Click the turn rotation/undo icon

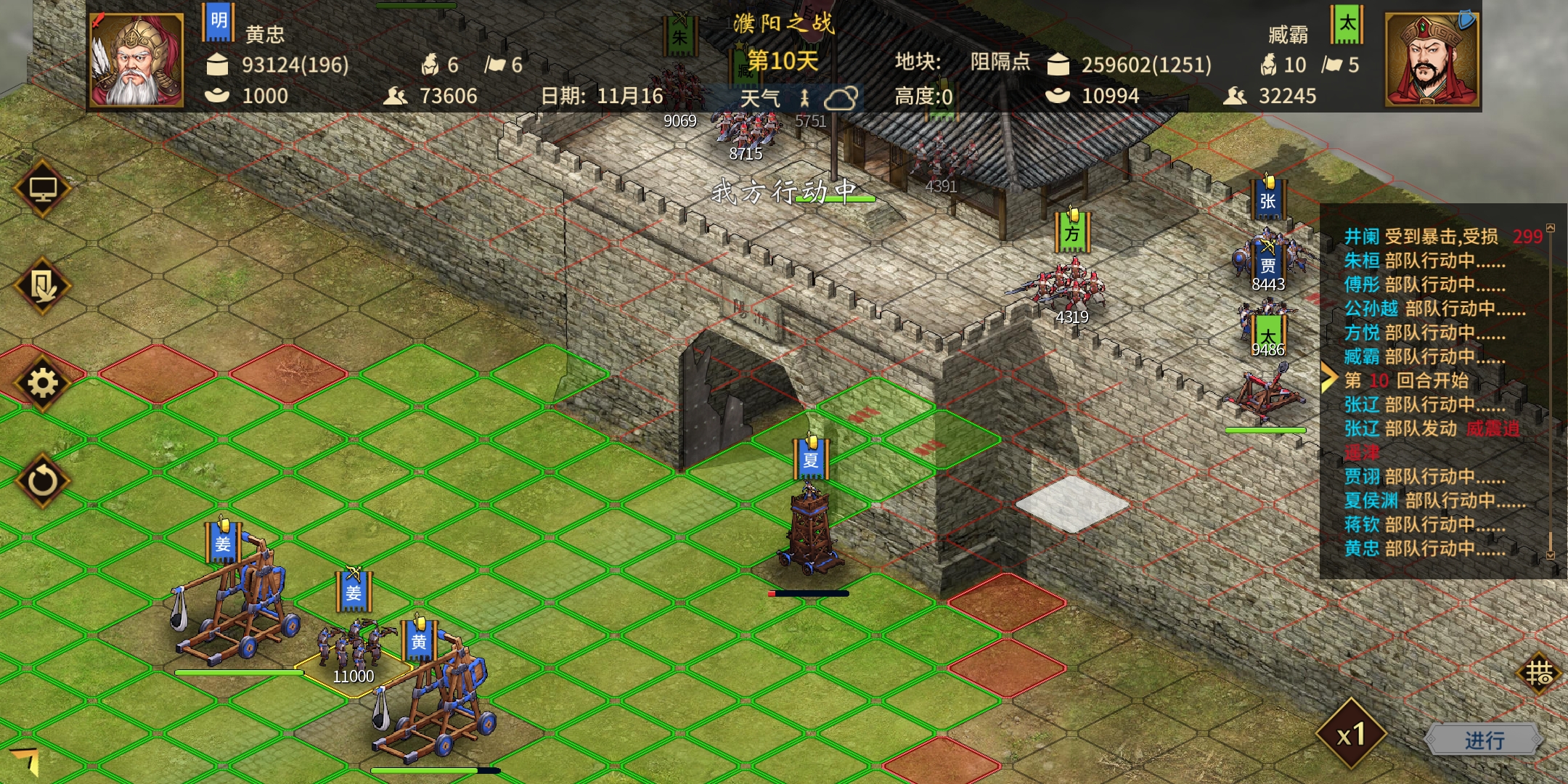click(42, 478)
